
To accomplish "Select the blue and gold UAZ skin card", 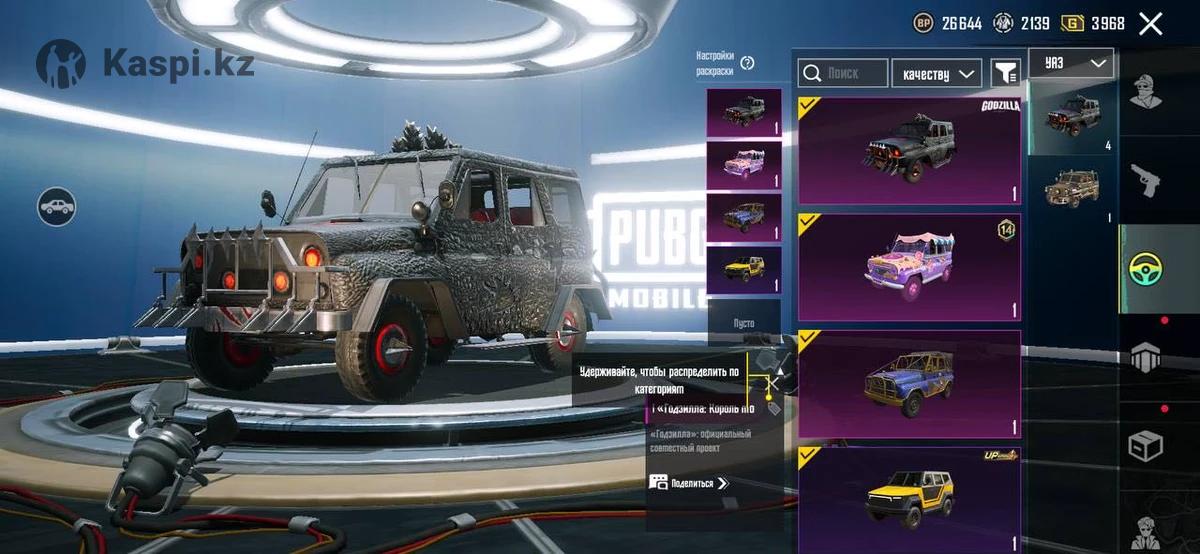I will [909, 384].
